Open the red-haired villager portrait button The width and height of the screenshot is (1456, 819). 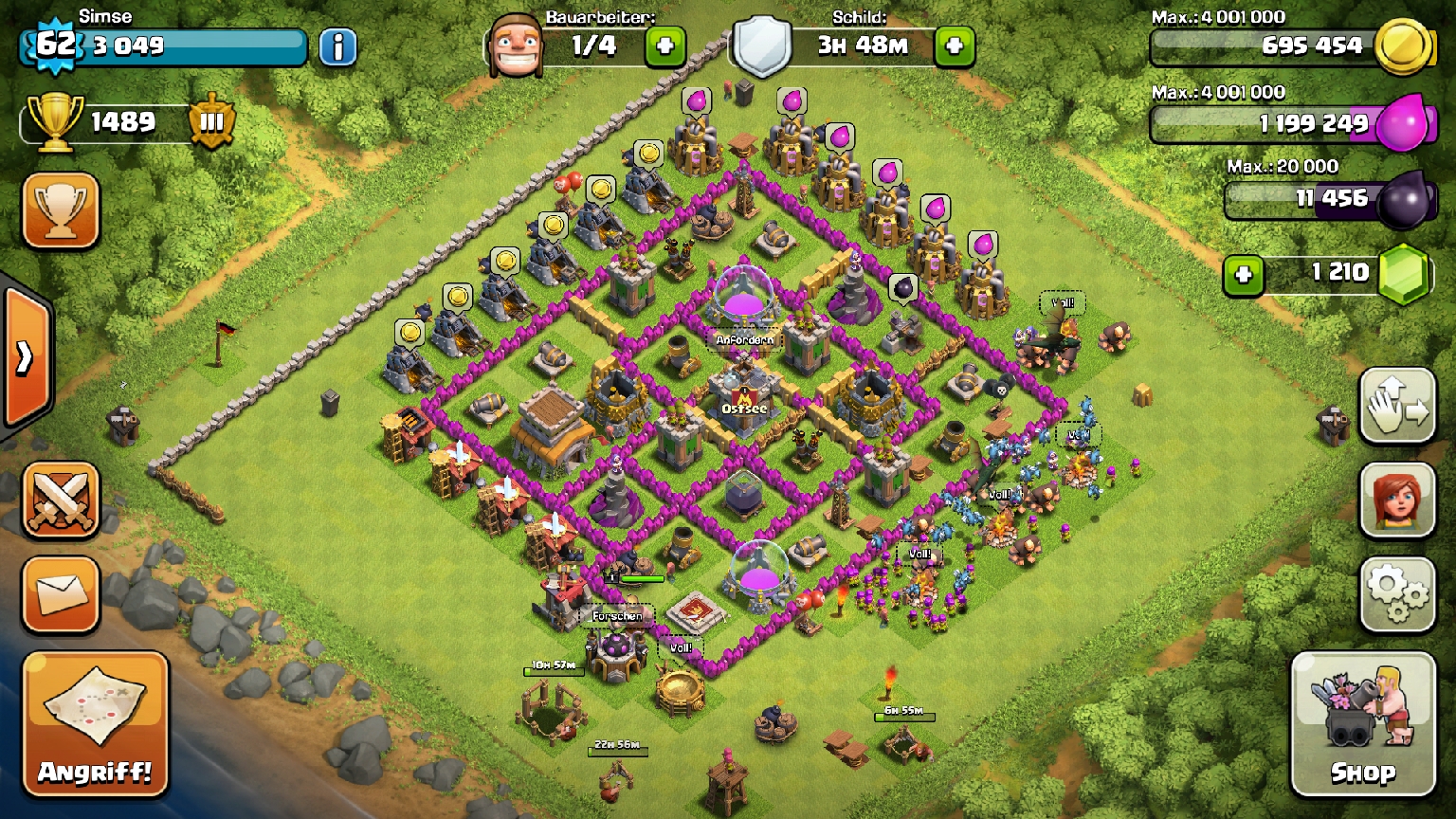coord(1397,500)
